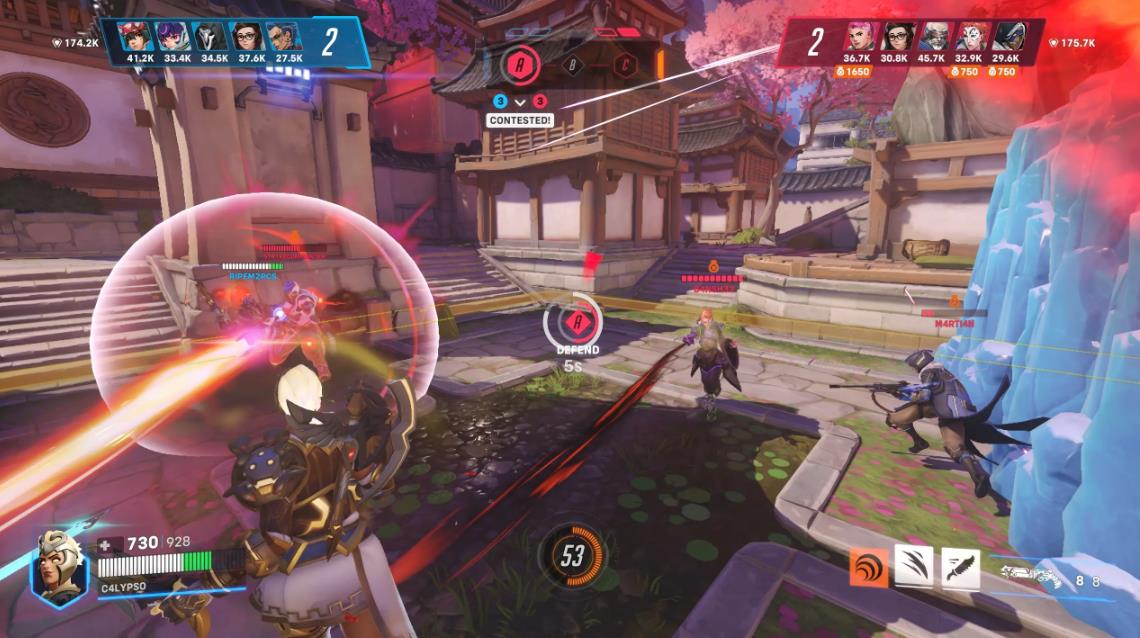1140x638 pixels.
Task: Select the objective B point marker
Action: [x=573, y=66]
